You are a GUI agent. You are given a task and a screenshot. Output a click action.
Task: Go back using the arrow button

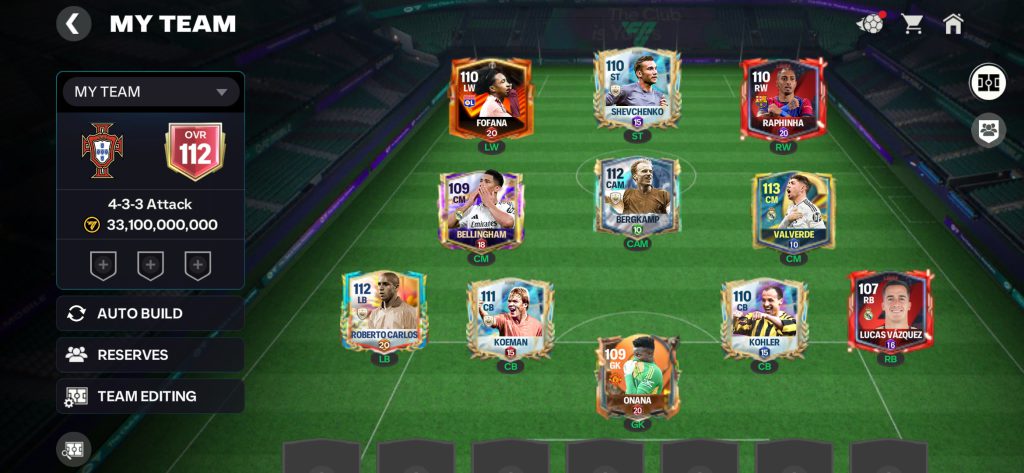click(x=73, y=23)
